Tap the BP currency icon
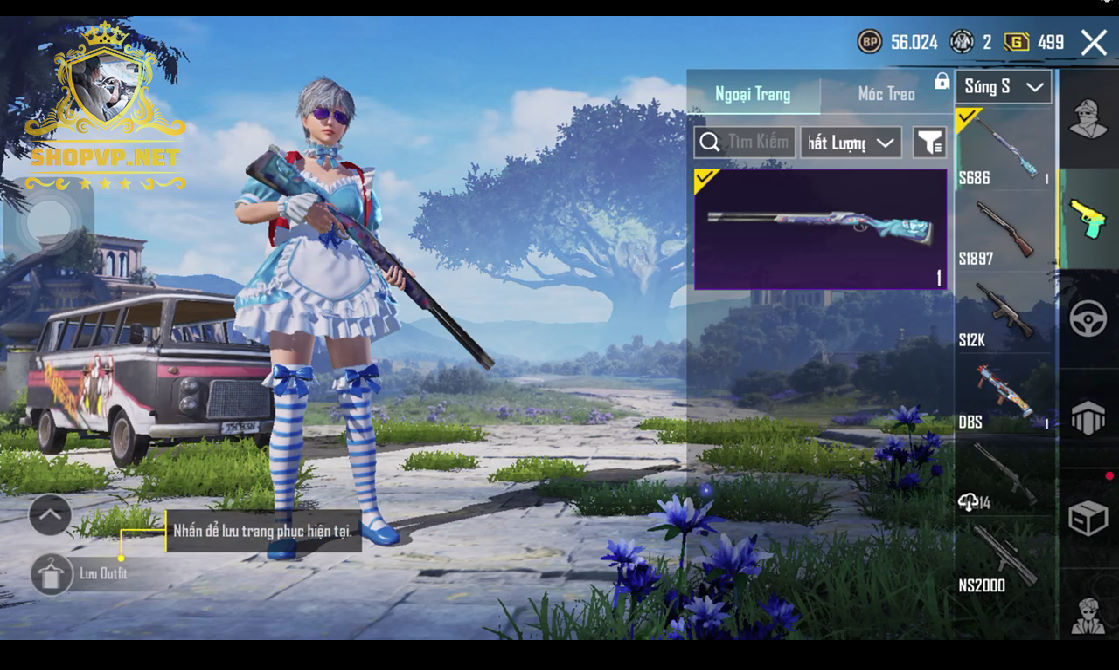Screen dimensions: 1119x670 pos(869,42)
